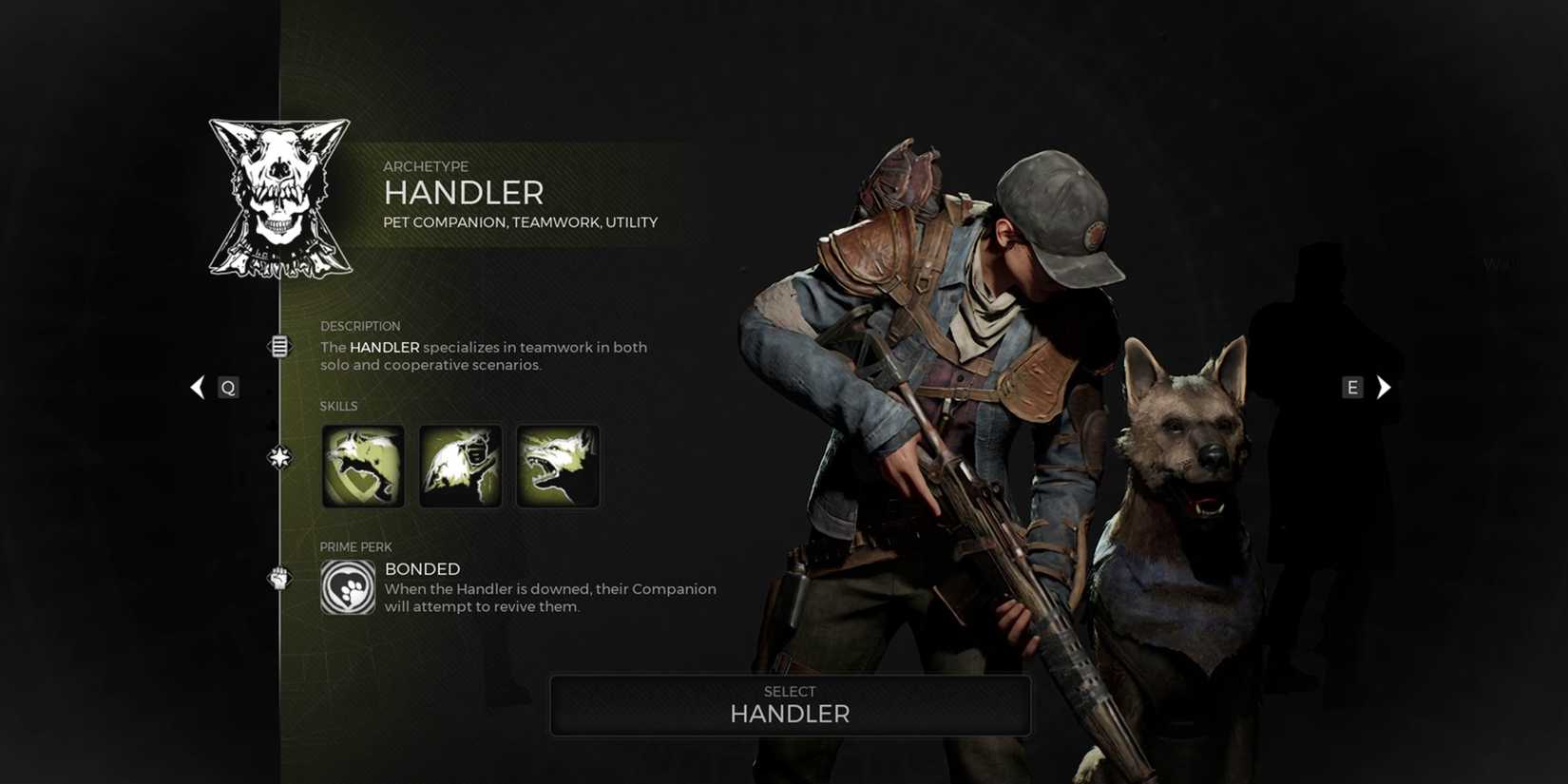Switch to the next archetype page

pyautogui.click(x=1351, y=387)
